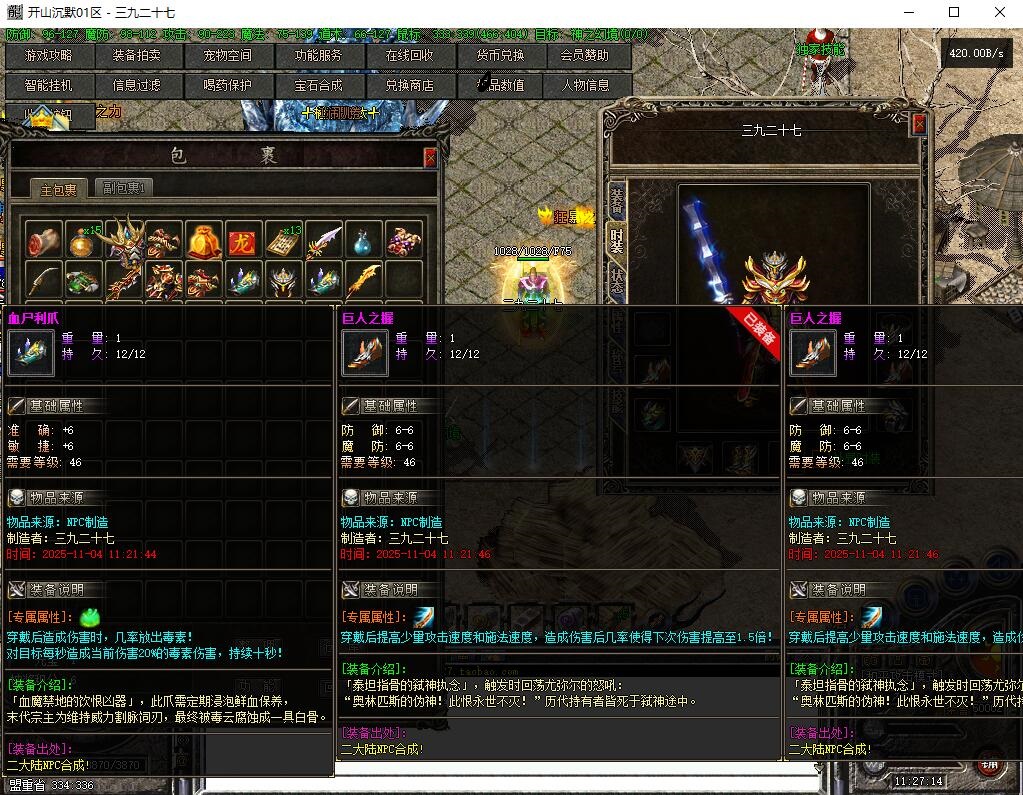Select the 主包裹 main bag tab
The height and width of the screenshot is (795, 1023).
[59, 189]
